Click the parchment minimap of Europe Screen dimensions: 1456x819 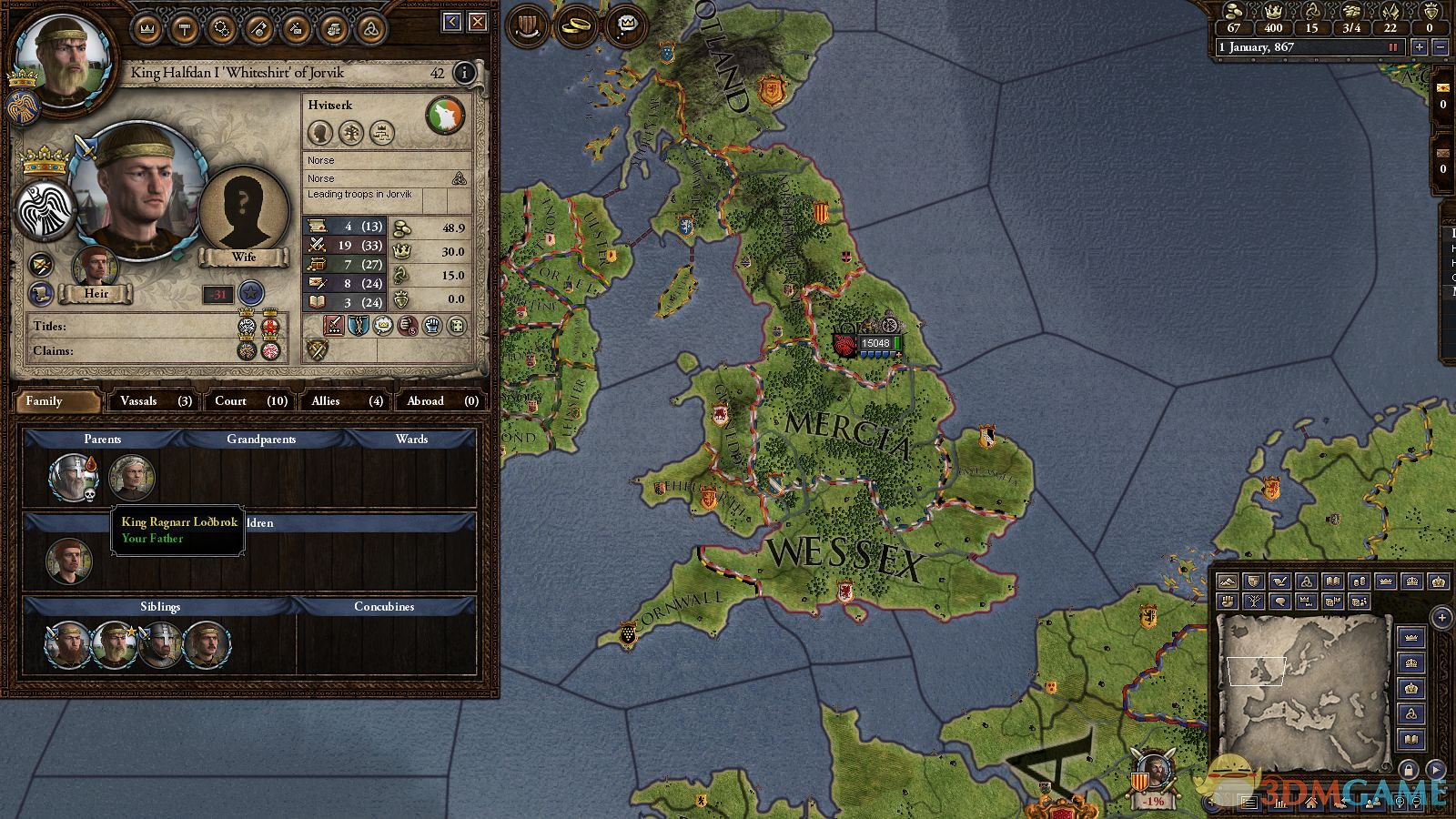click(1303, 678)
